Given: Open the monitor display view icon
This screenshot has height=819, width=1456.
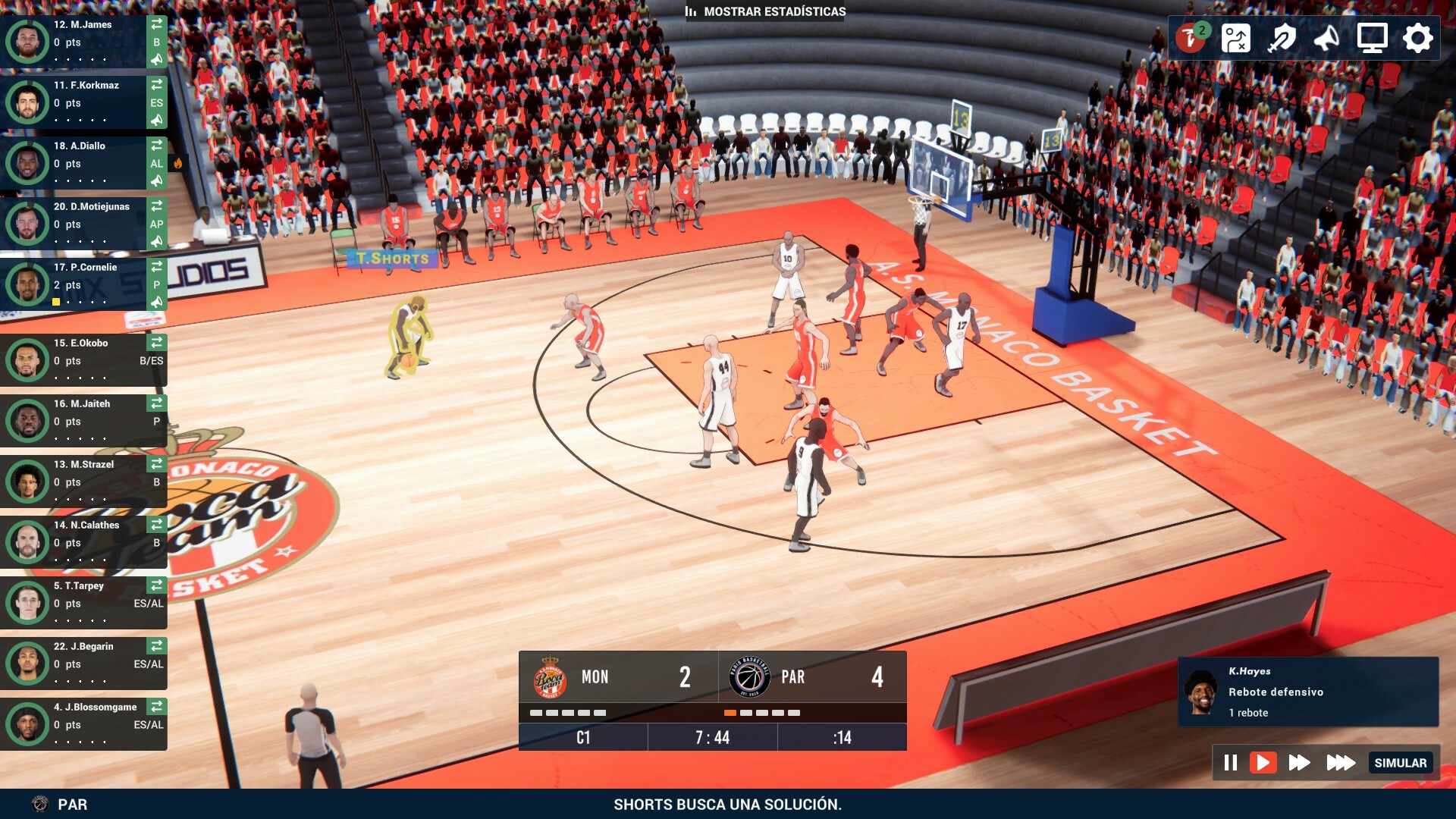Looking at the screenshot, I should (1372, 38).
